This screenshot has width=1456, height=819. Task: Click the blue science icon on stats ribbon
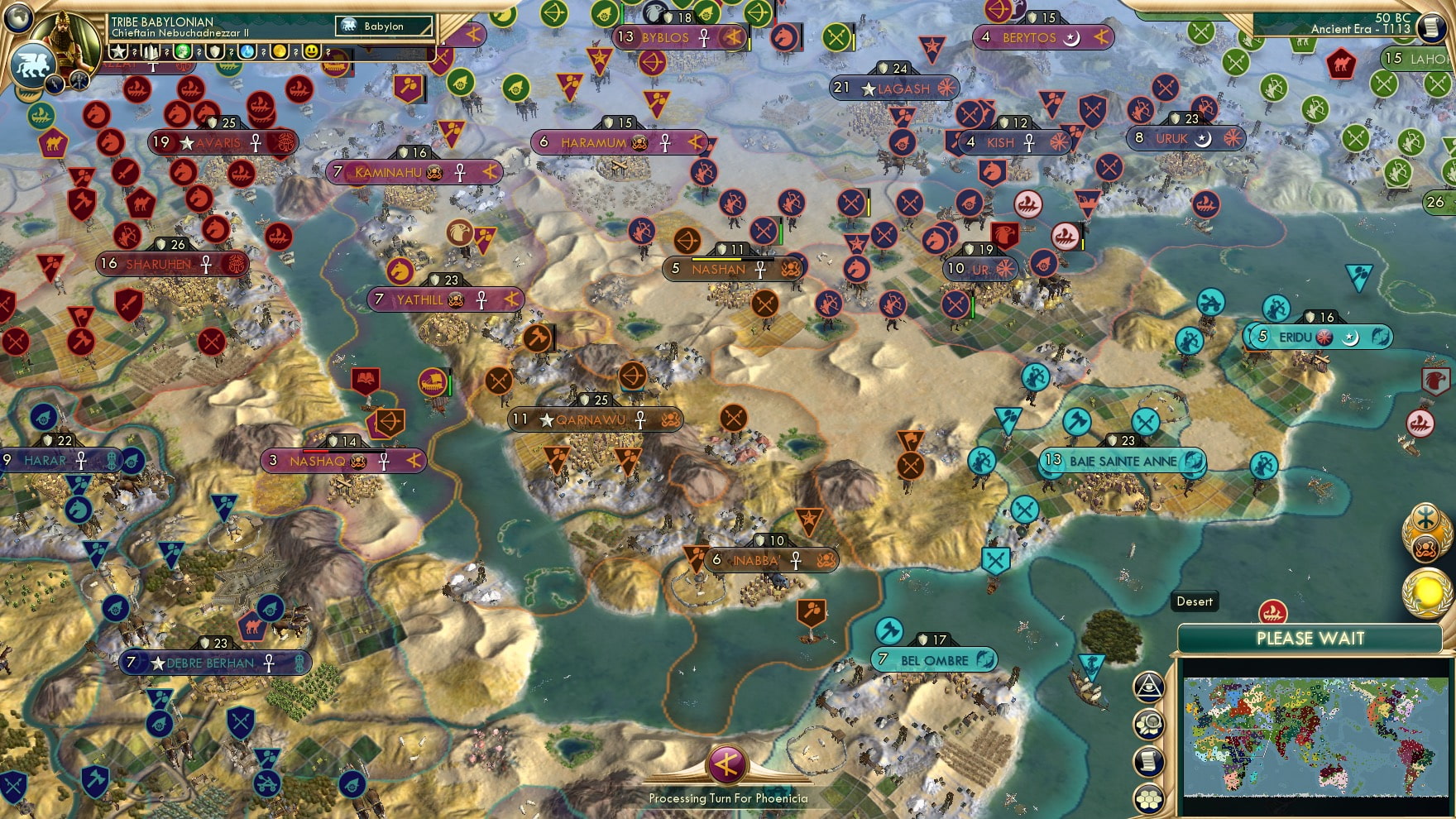(246, 52)
